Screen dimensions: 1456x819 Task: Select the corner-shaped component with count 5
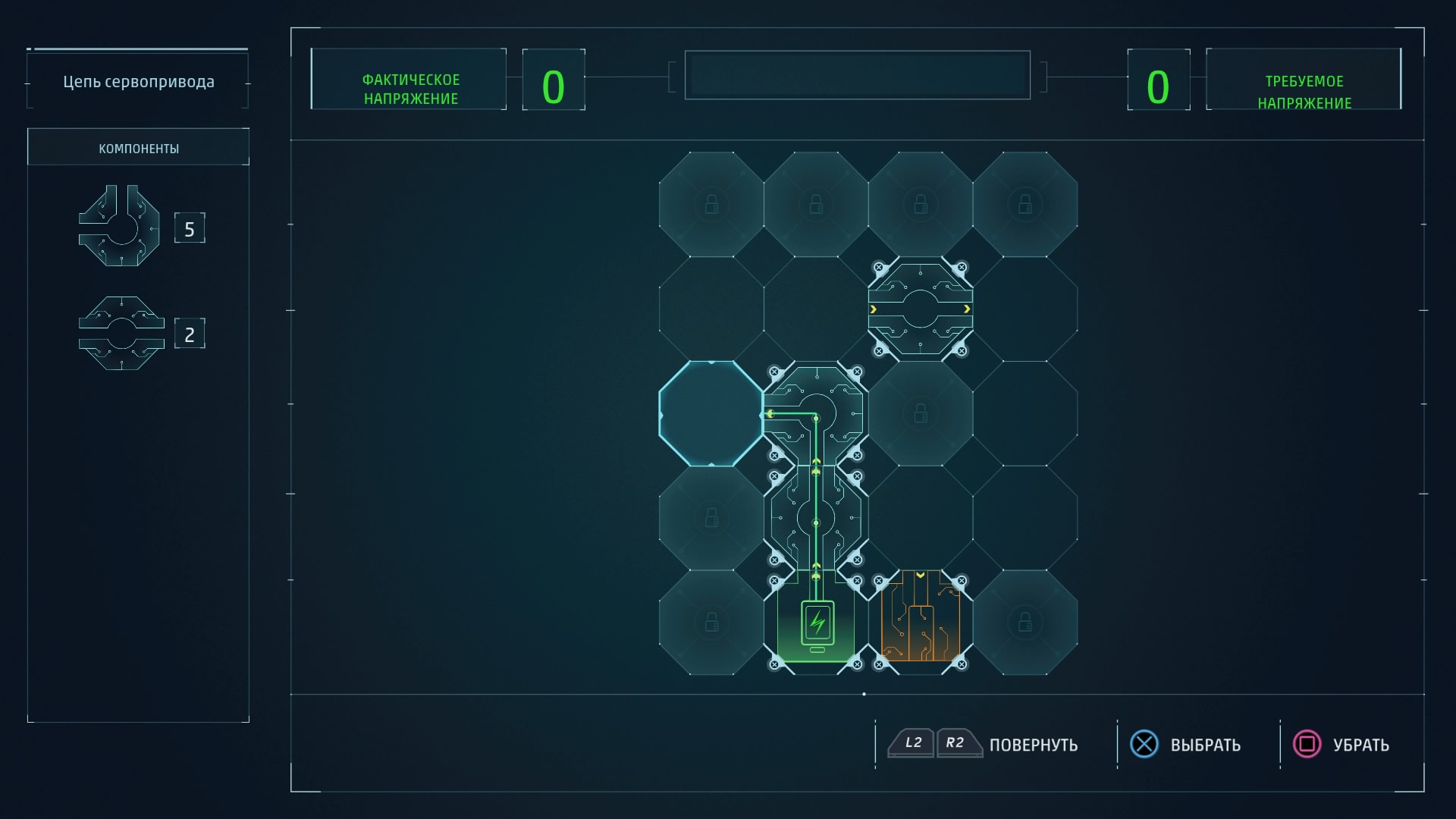120,226
